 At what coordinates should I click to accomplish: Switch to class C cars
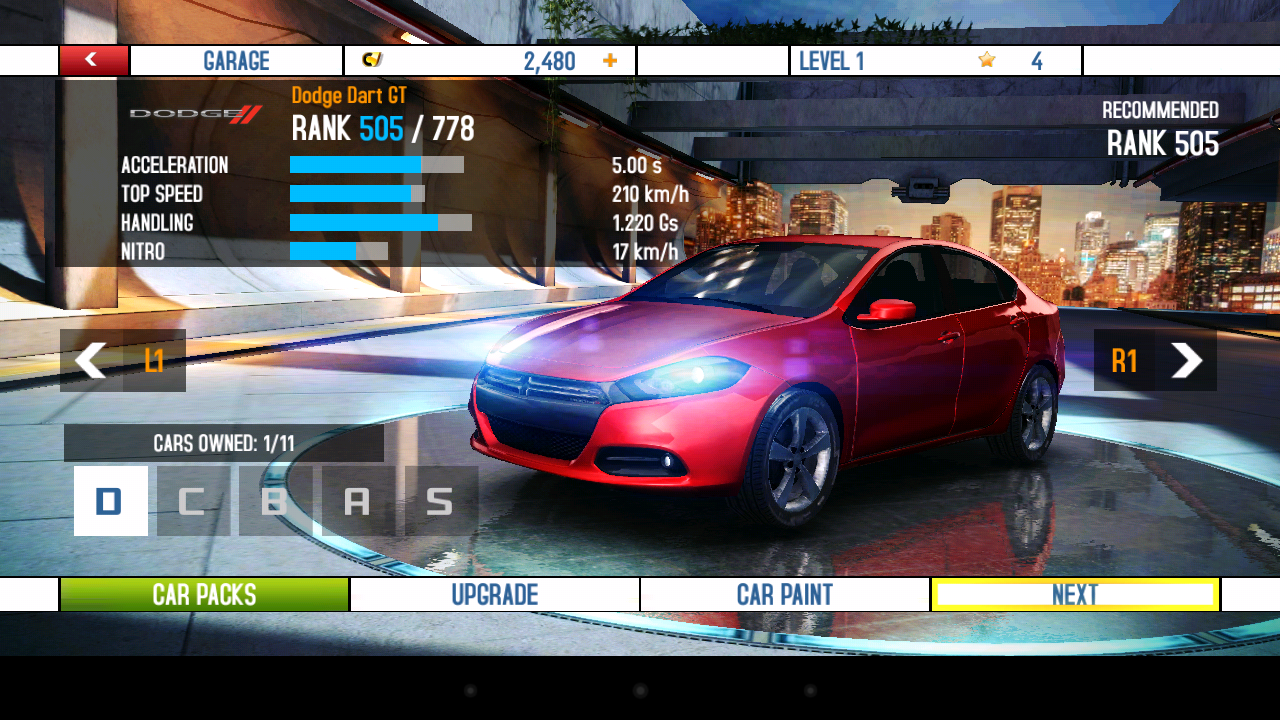(192, 501)
